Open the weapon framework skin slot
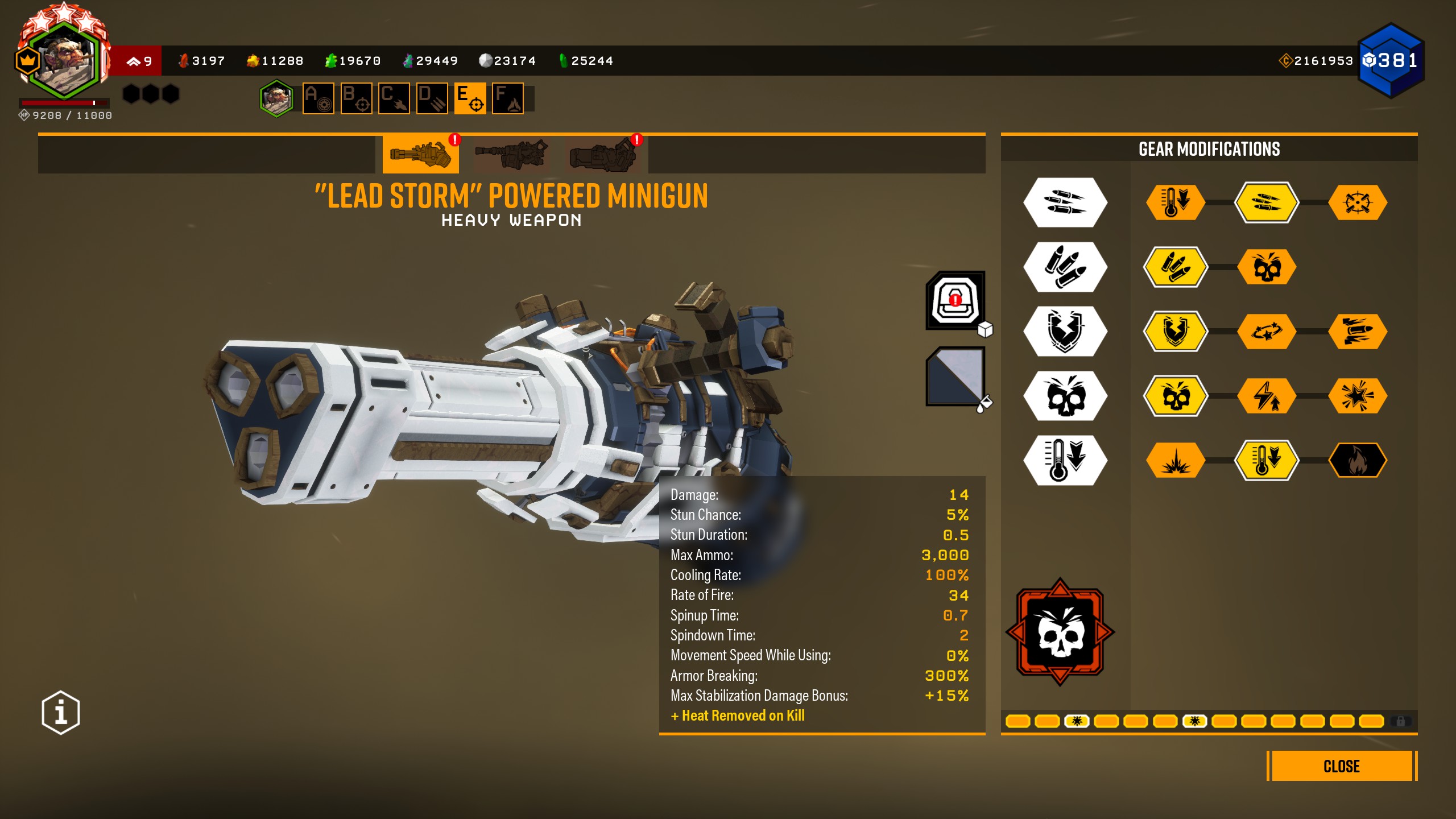Viewport: 1456px width, 819px height. click(x=955, y=300)
